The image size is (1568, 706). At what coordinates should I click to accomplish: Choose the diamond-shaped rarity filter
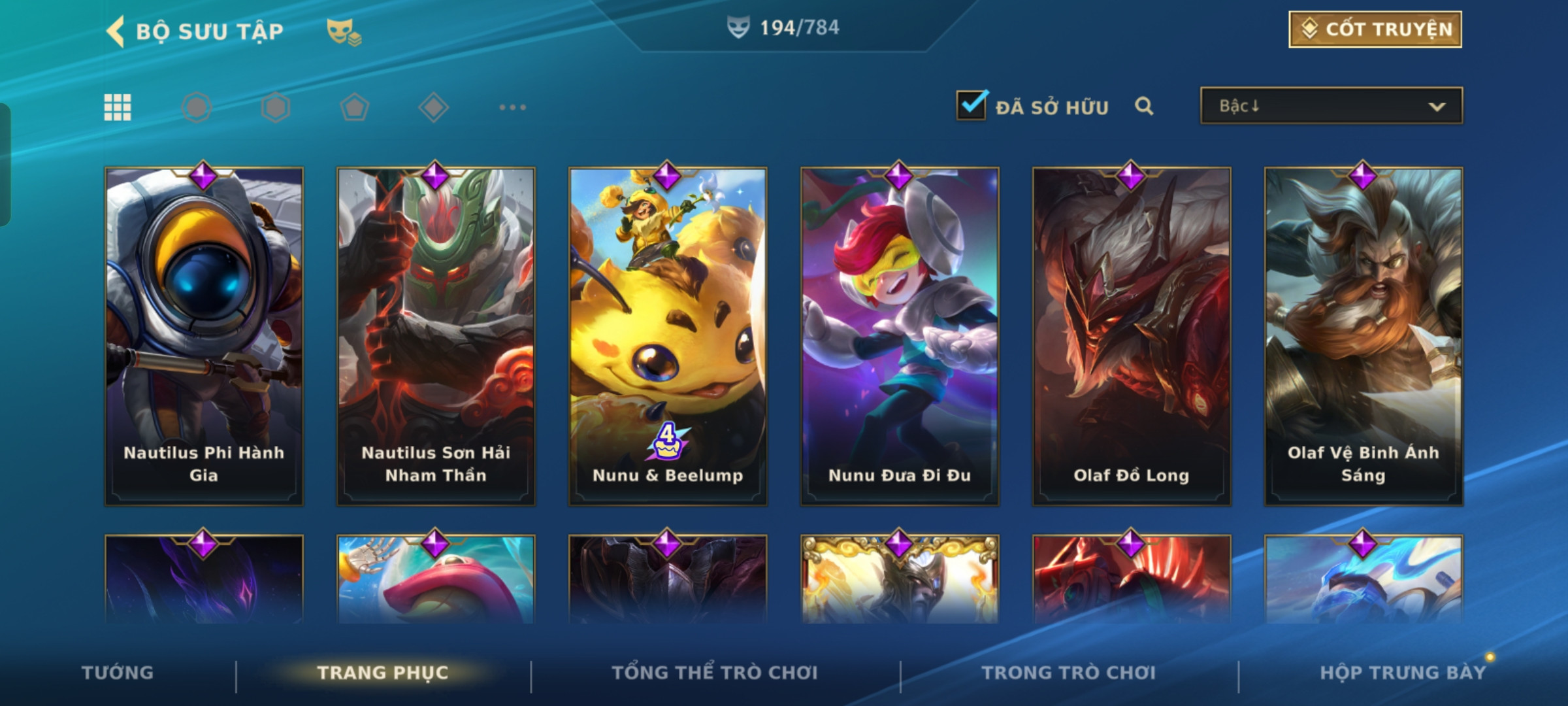pos(433,107)
